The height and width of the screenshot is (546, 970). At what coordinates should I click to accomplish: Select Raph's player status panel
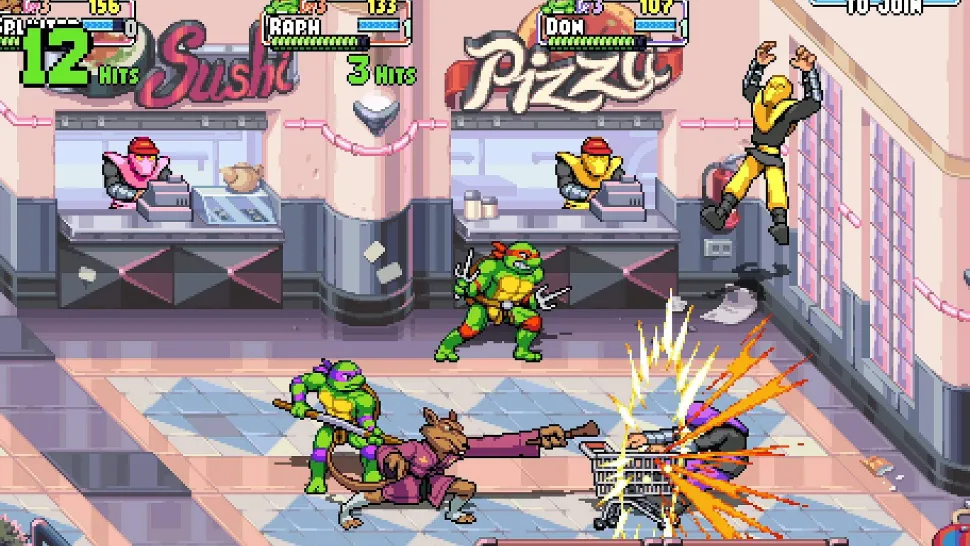click(x=338, y=24)
